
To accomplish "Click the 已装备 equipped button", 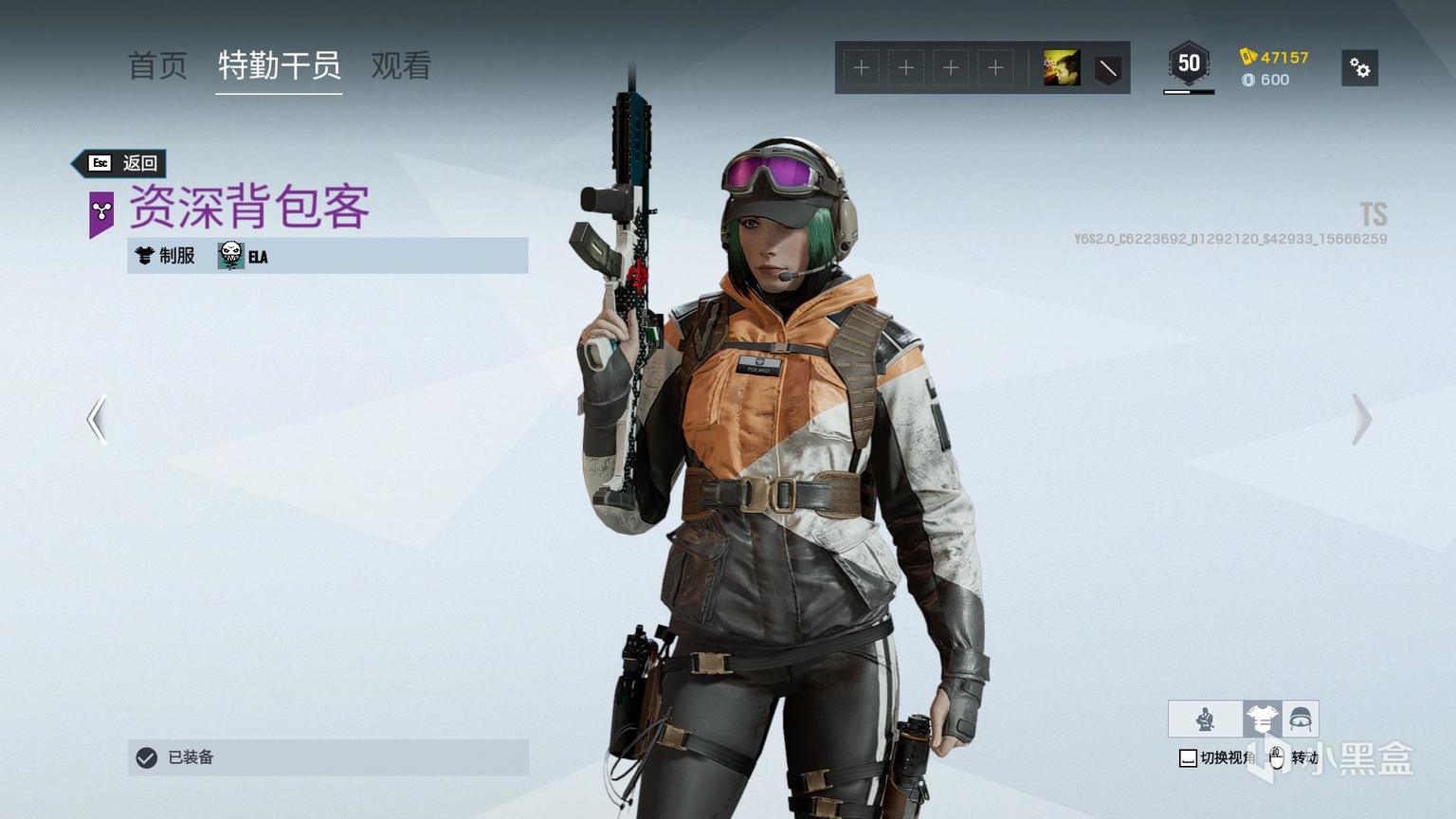I will tap(328, 757).
